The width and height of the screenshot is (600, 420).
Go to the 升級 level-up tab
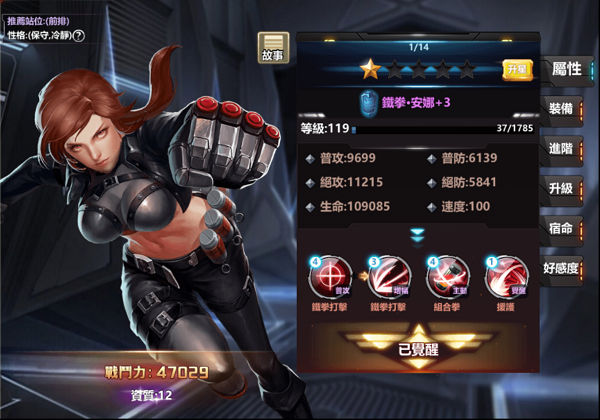[561, 189]
